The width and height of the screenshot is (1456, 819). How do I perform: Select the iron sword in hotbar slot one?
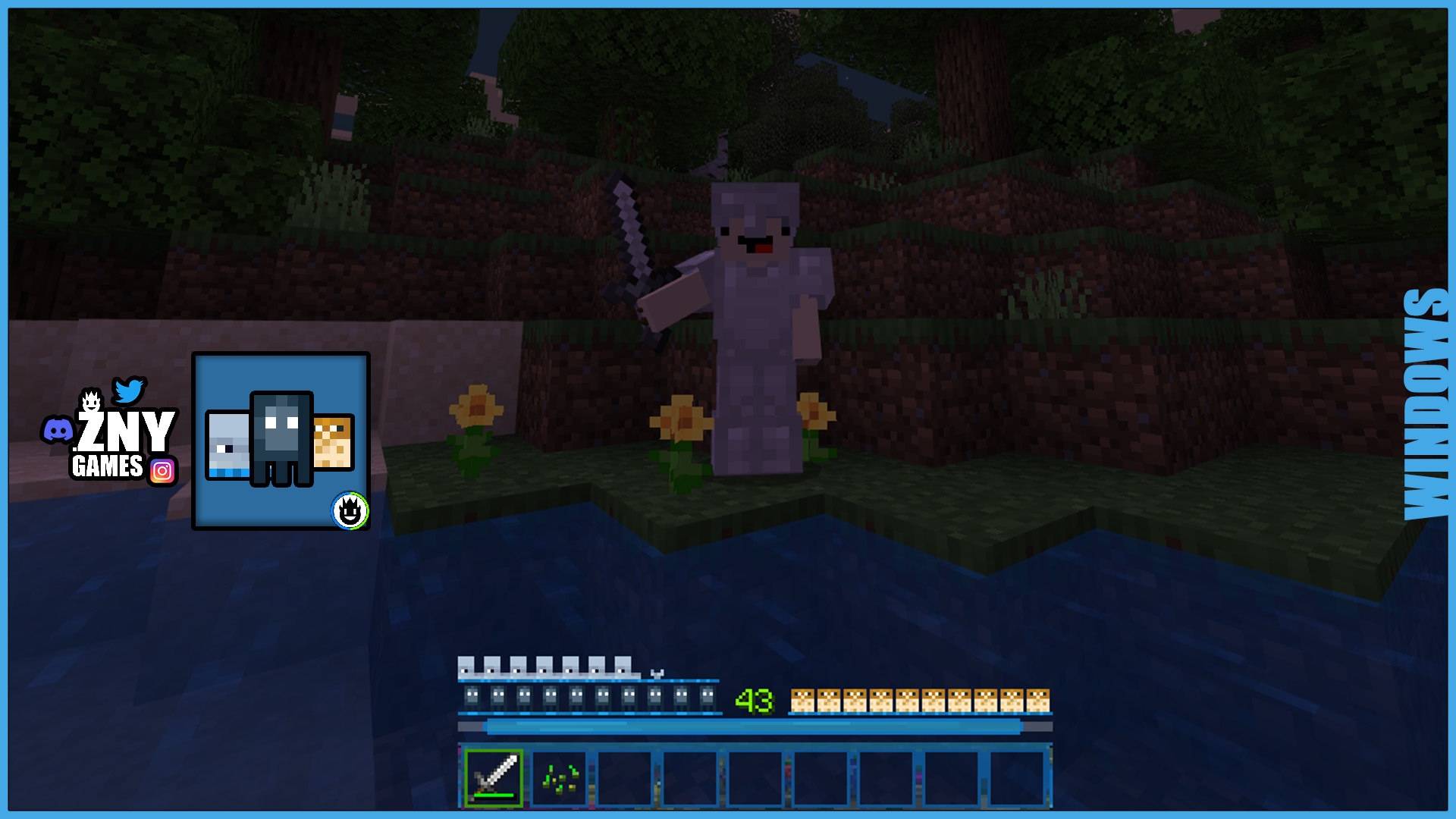[x=493, y=777]
